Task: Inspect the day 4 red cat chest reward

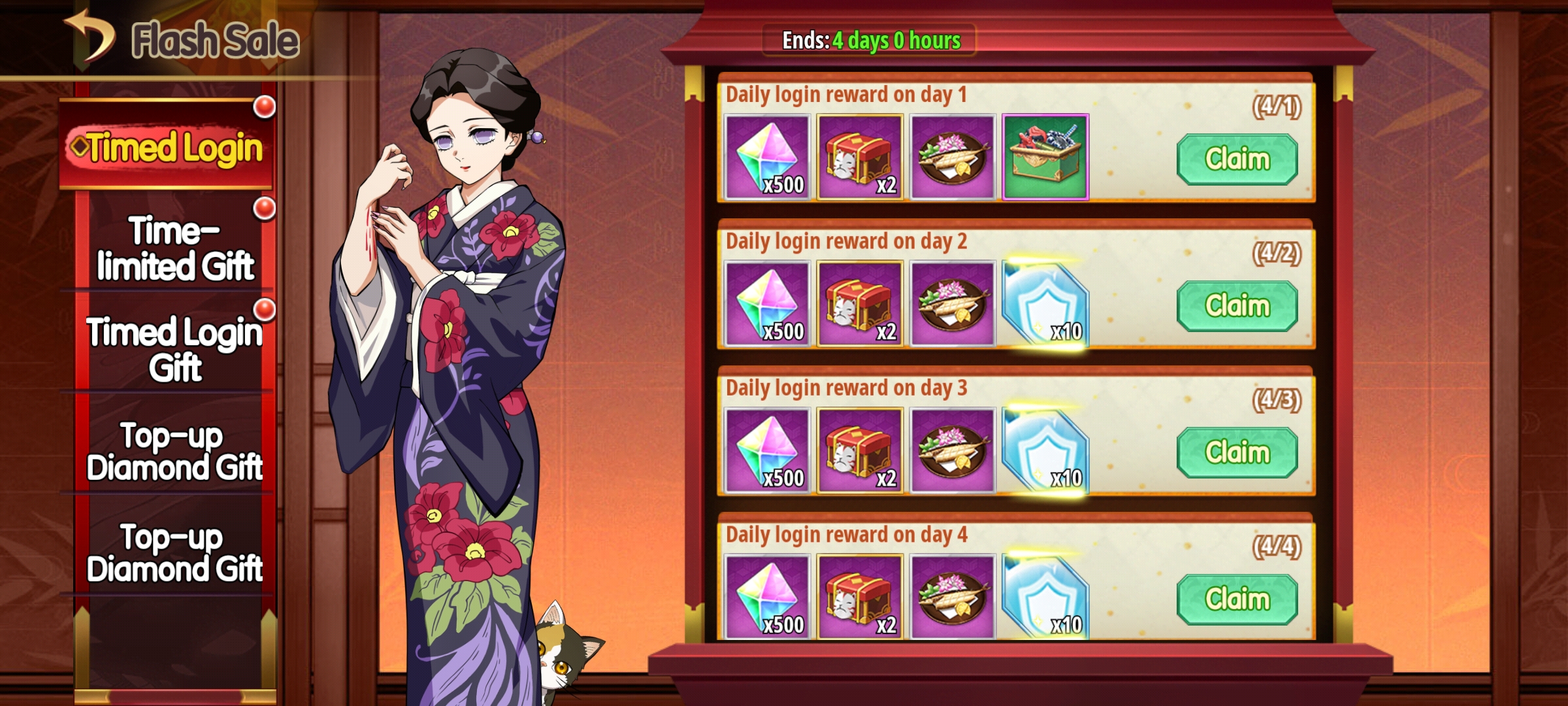Action: point(860,597)
